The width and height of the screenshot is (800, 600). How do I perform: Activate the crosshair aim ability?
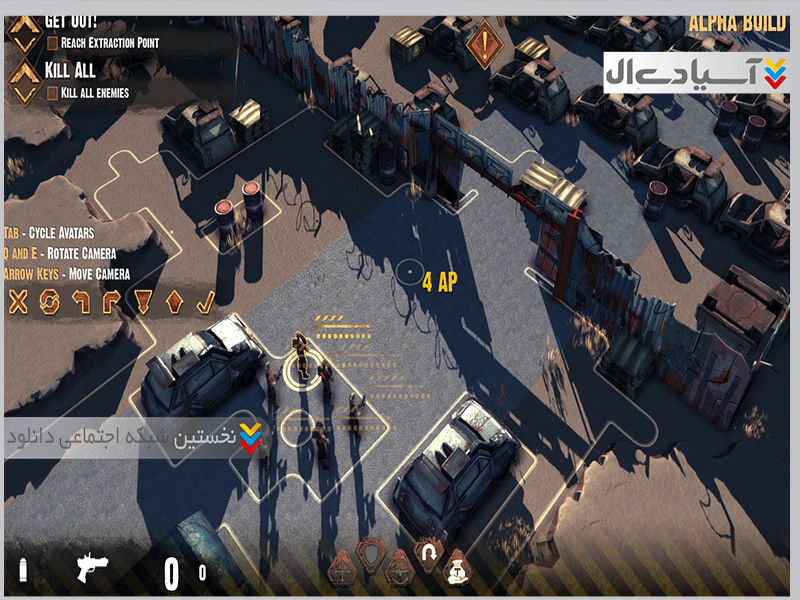click(x=343, y=571)
